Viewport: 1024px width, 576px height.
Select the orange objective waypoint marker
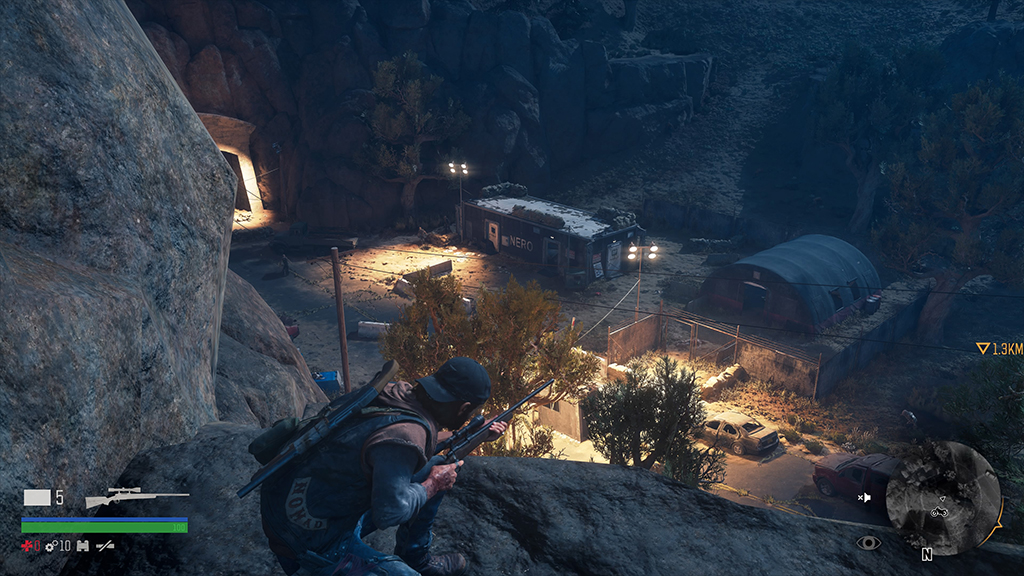[x=982, y=349]
